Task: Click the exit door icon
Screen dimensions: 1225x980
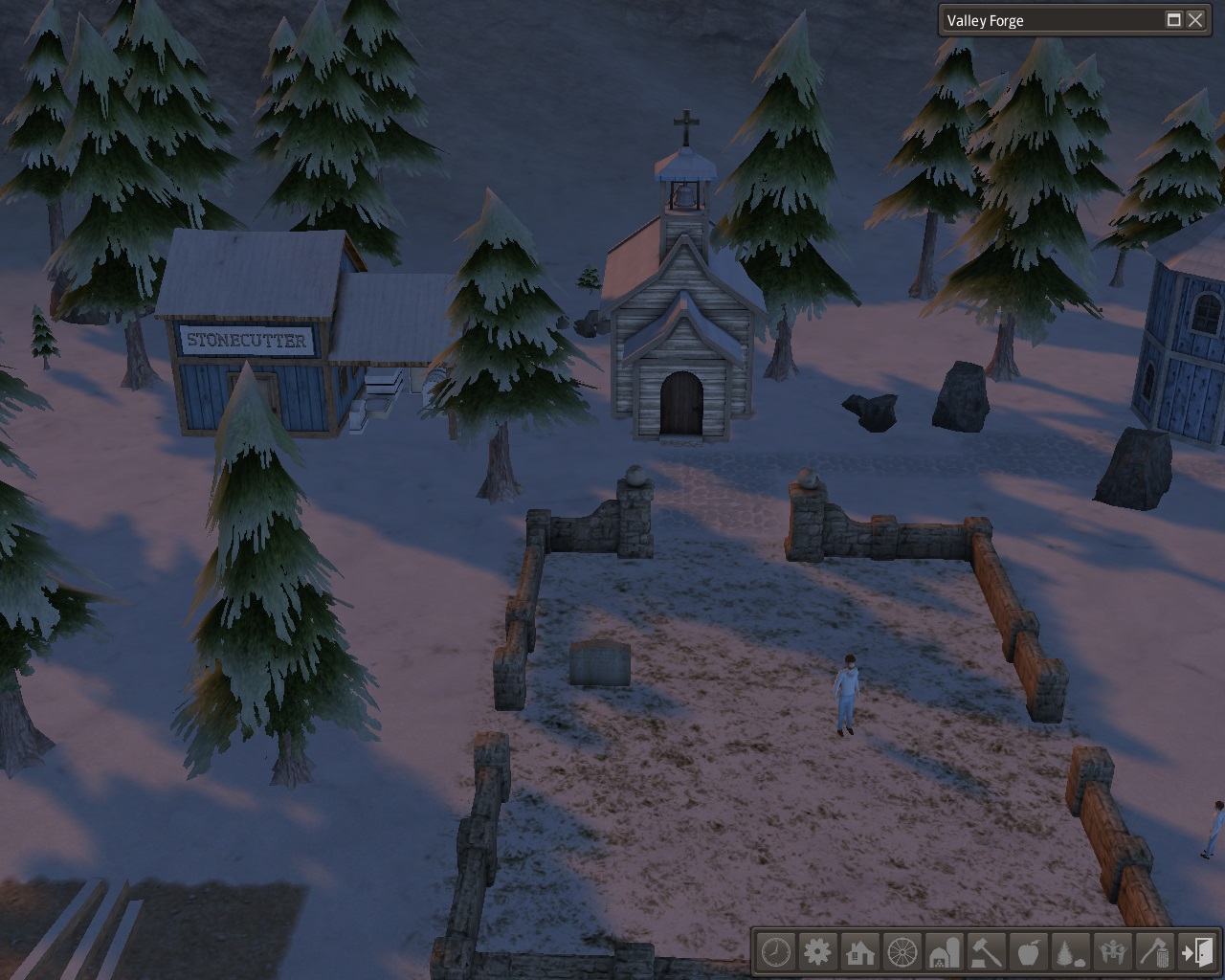Action: (1197, 953)
